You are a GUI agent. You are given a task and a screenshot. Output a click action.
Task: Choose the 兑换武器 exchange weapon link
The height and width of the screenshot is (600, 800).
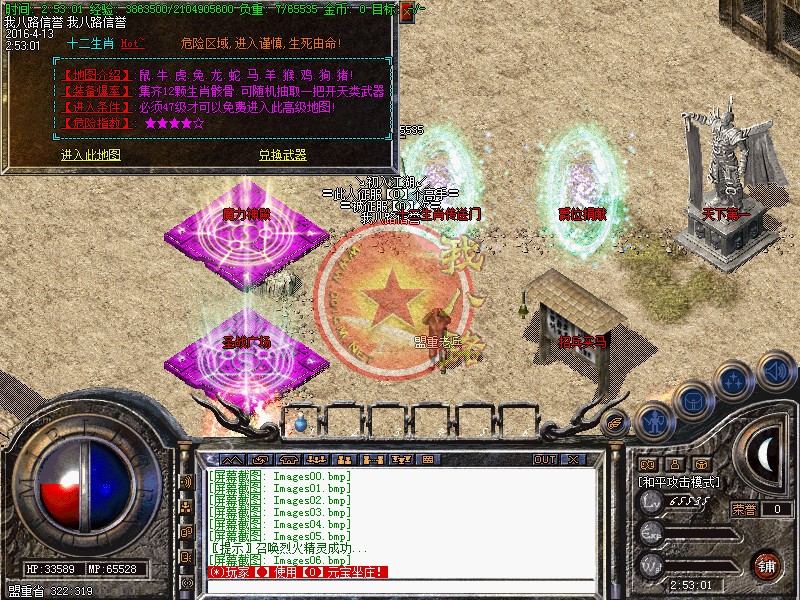coord(282,155)
